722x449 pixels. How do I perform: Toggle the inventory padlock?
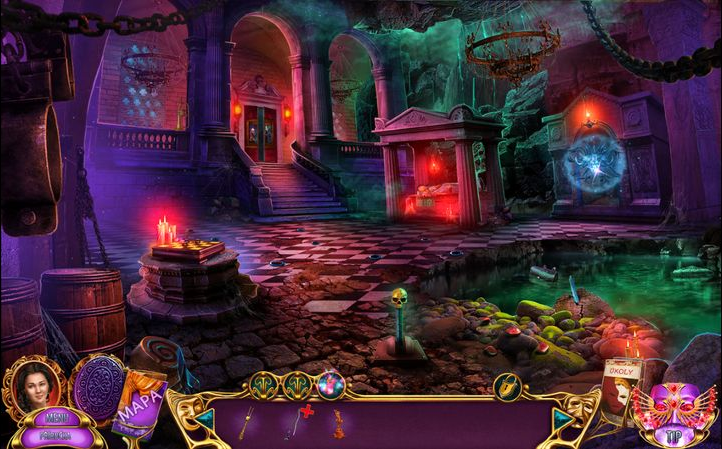(507, 384)
